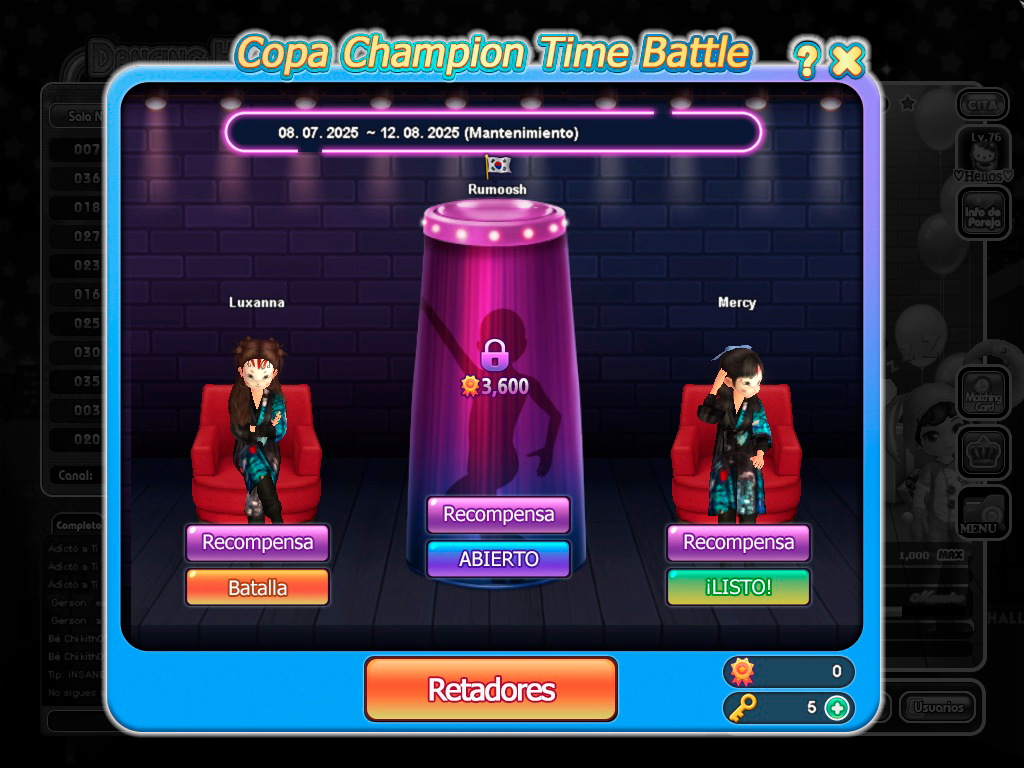Select the blue ABIERTO button
The image size is (1024, 768).
point(498,559)
